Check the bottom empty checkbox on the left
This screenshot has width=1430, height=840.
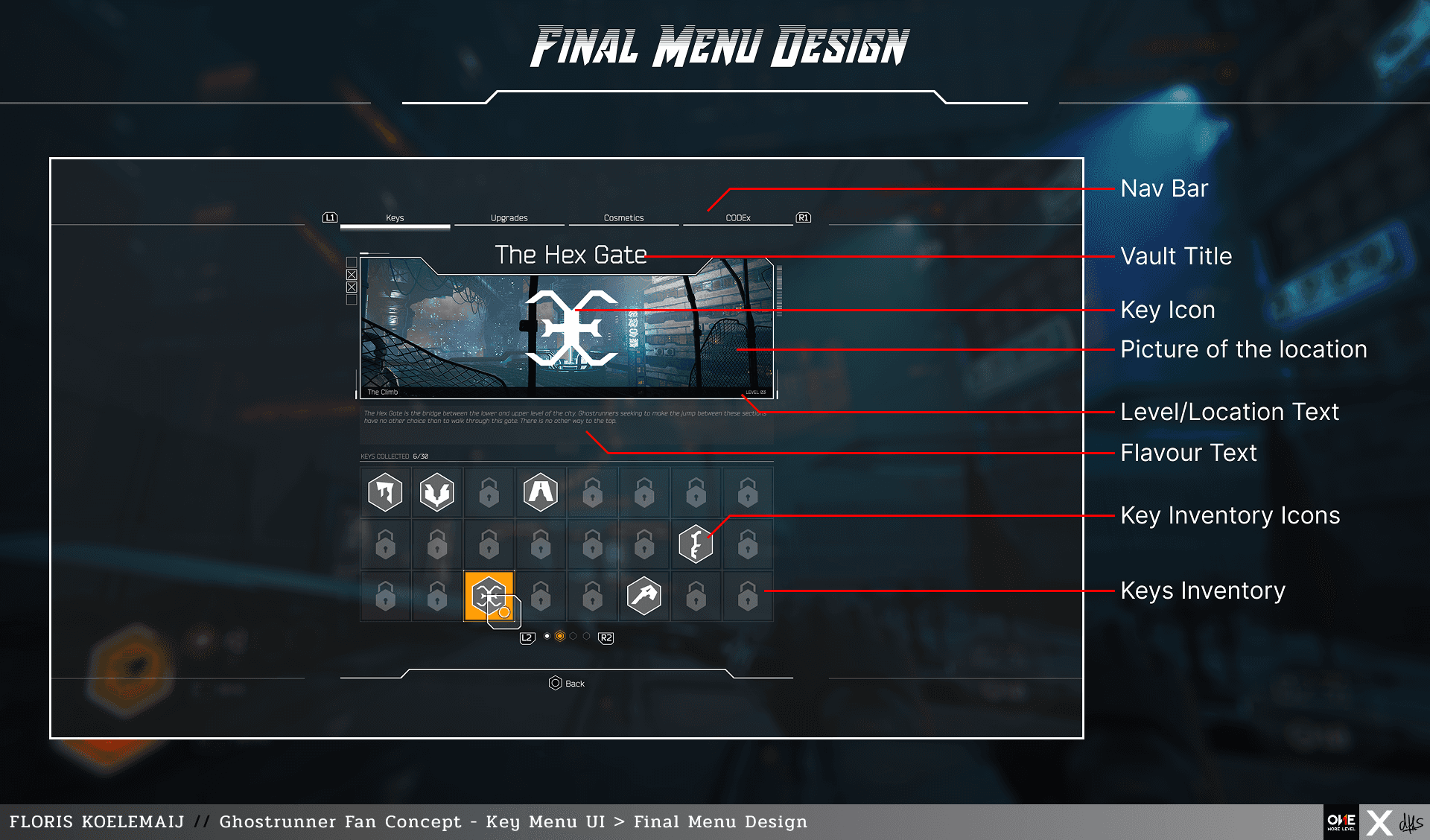[x=352, y=299]
